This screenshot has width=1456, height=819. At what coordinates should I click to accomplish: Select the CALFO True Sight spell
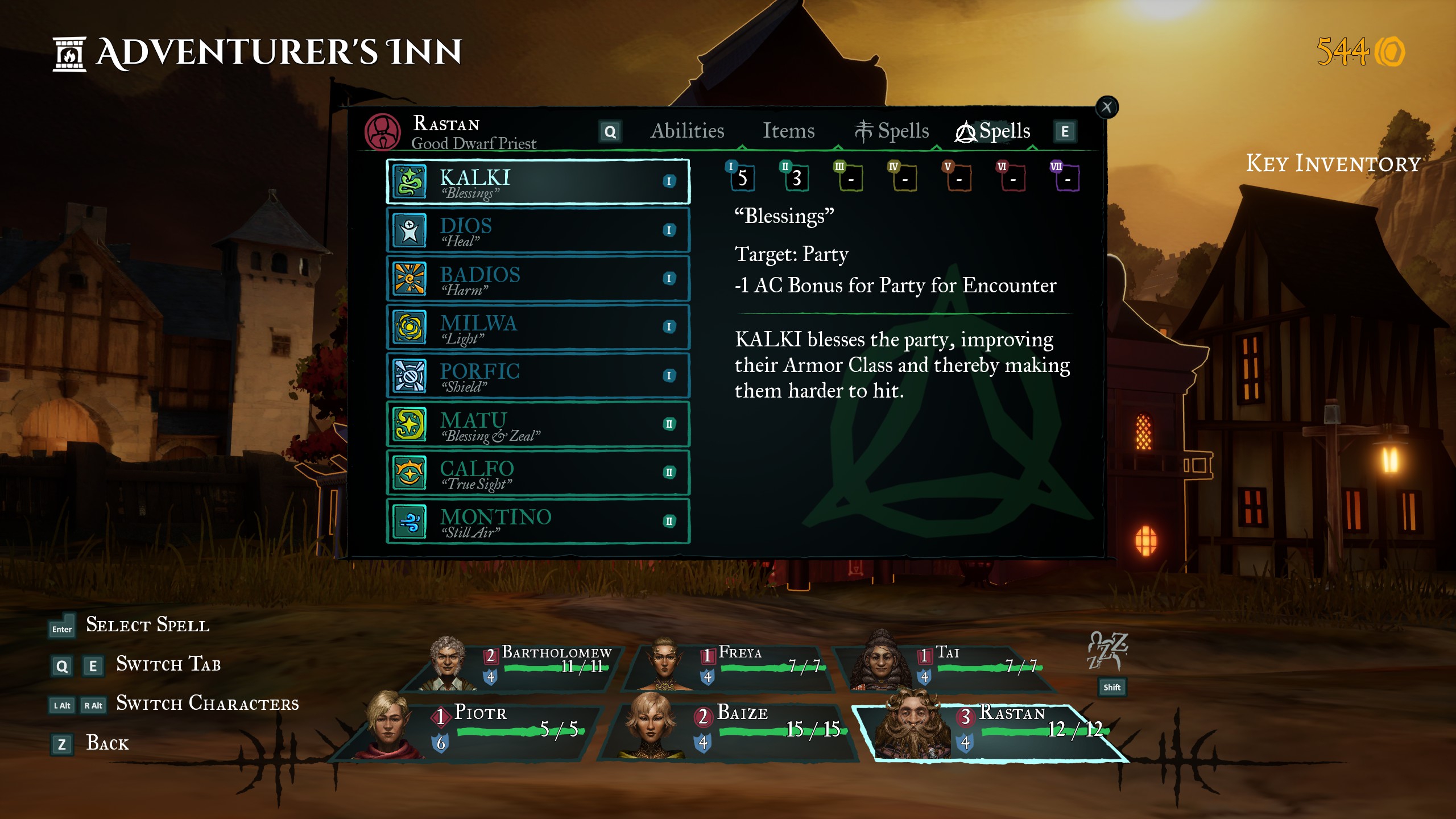point(537,473)
